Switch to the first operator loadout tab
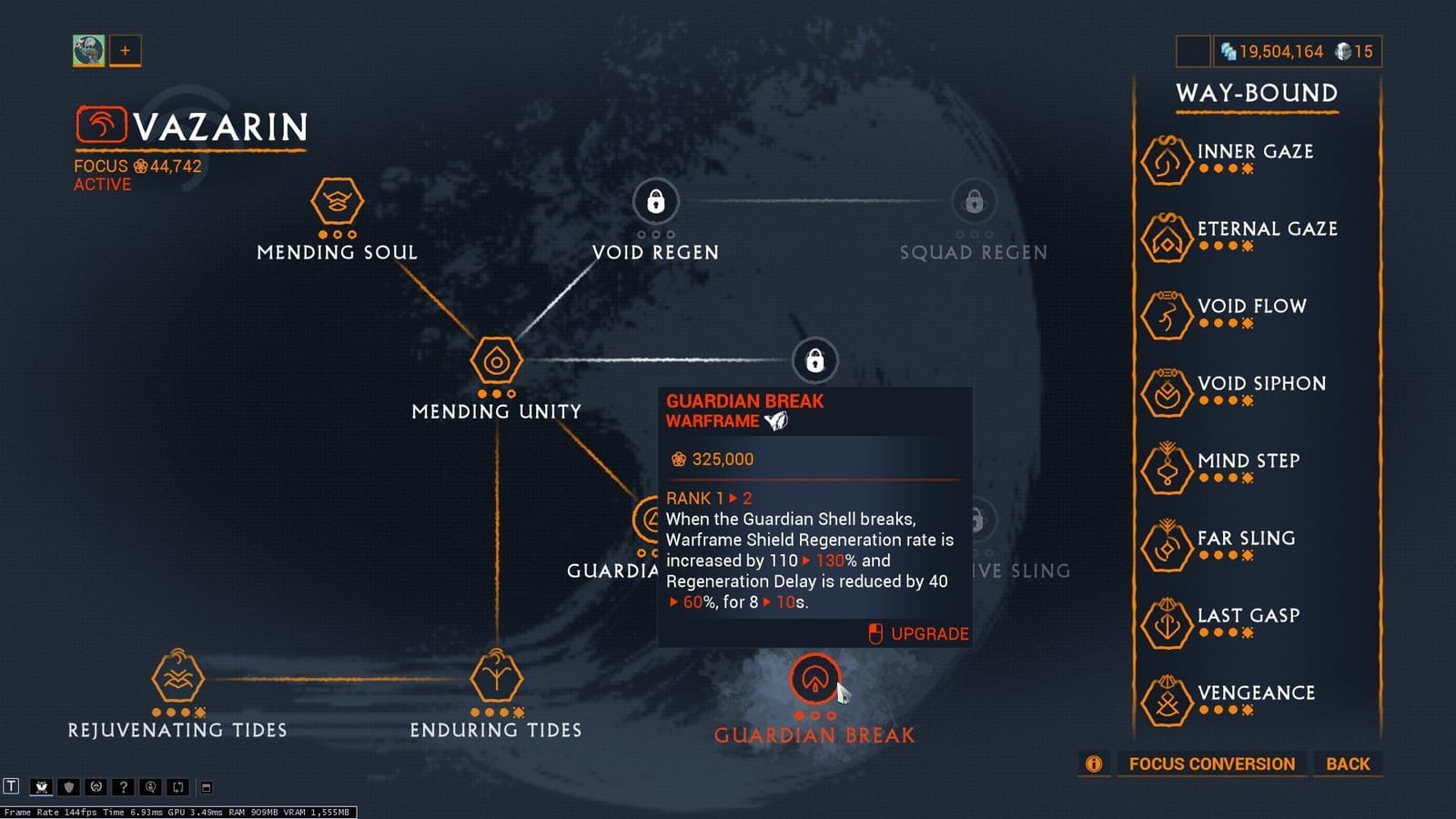This screenshot has height=819, width=1456. tap(88, 51)
